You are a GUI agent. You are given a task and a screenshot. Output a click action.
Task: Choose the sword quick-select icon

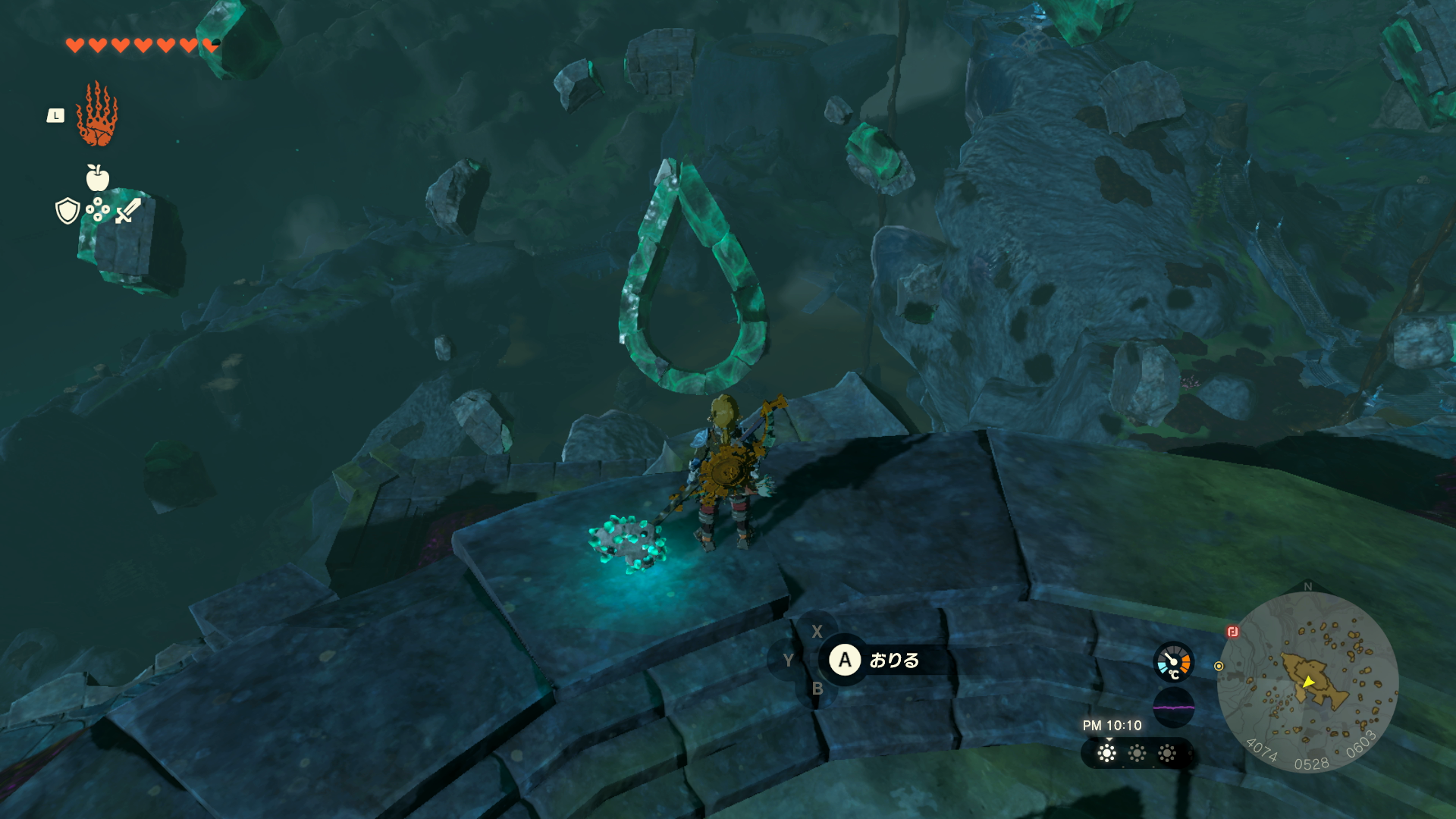[128, 211]
